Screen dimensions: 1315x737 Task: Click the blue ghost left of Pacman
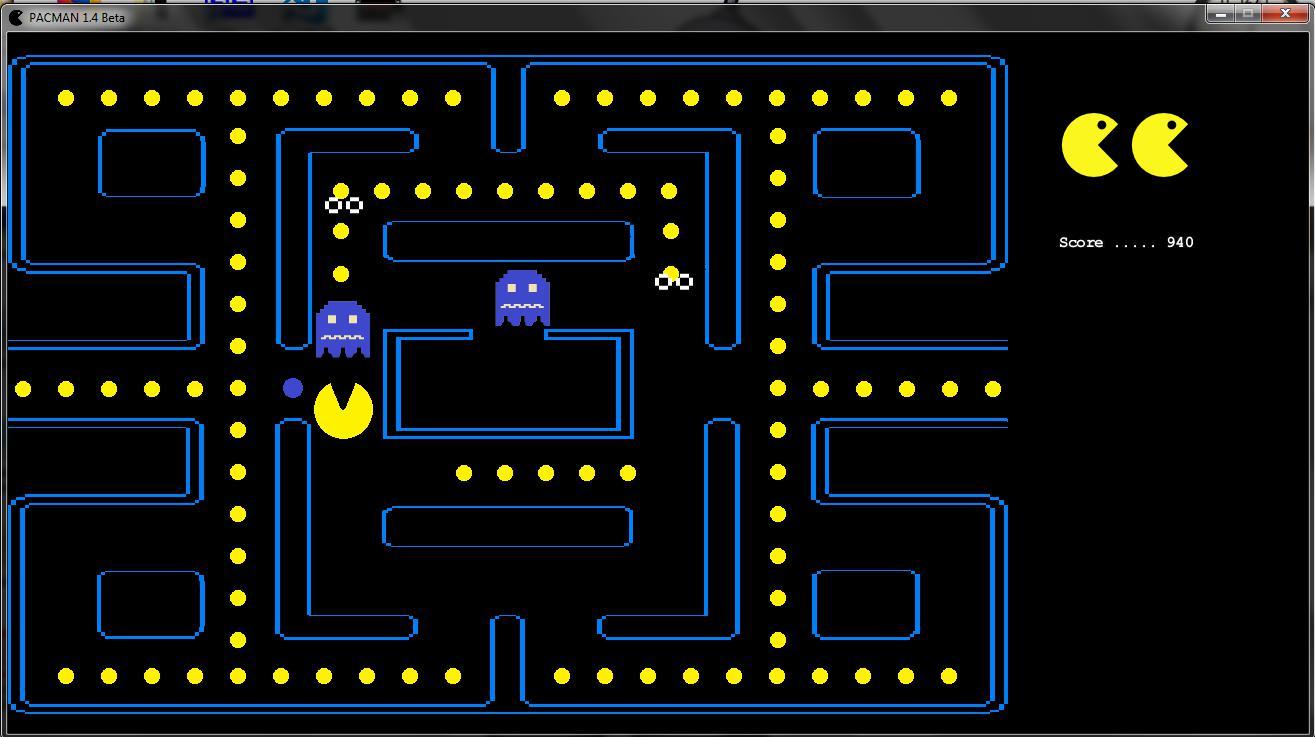click(344, 330)
